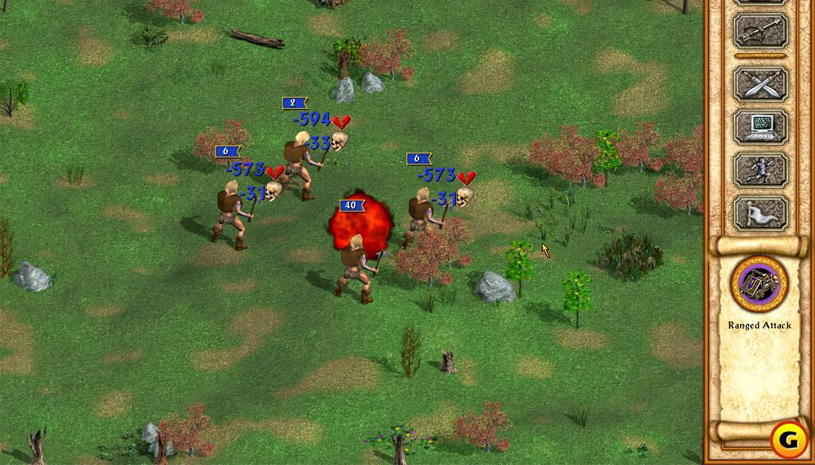Choose the round Ranged Attack icon
The width and height of the screenshot is (815, 465).
(759, 283)
